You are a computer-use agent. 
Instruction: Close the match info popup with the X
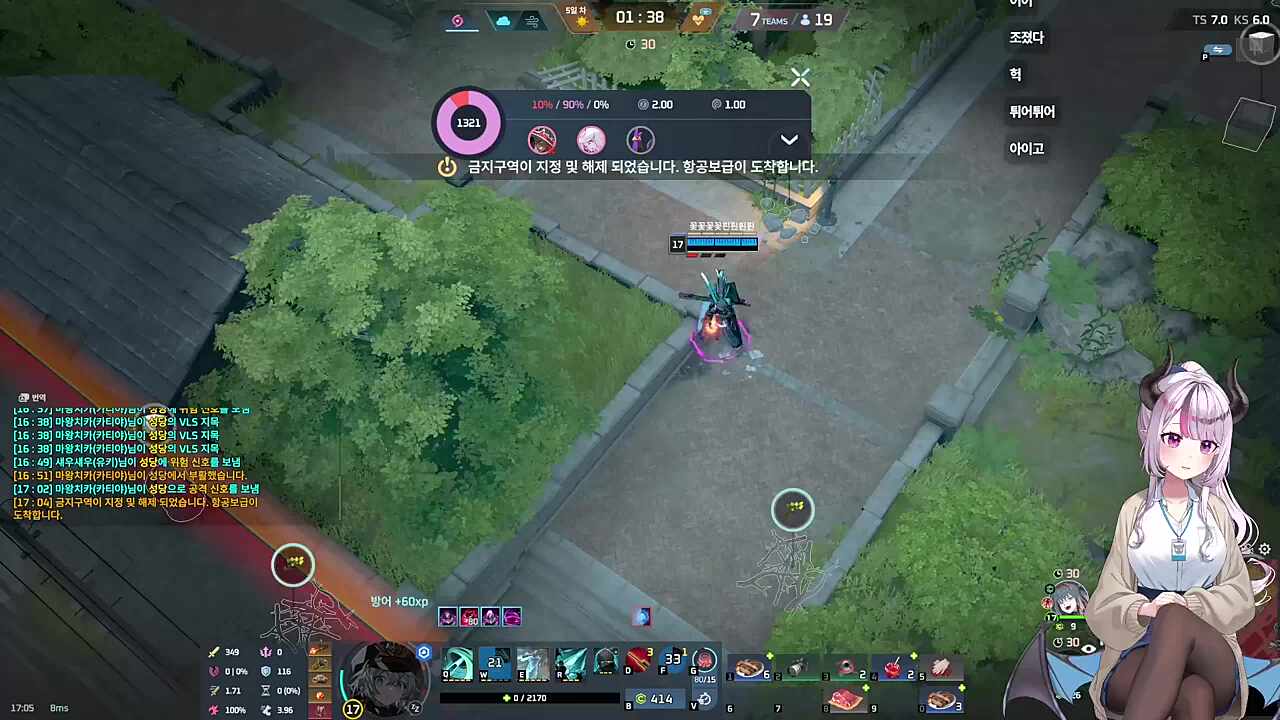click(x=800, y=77)
